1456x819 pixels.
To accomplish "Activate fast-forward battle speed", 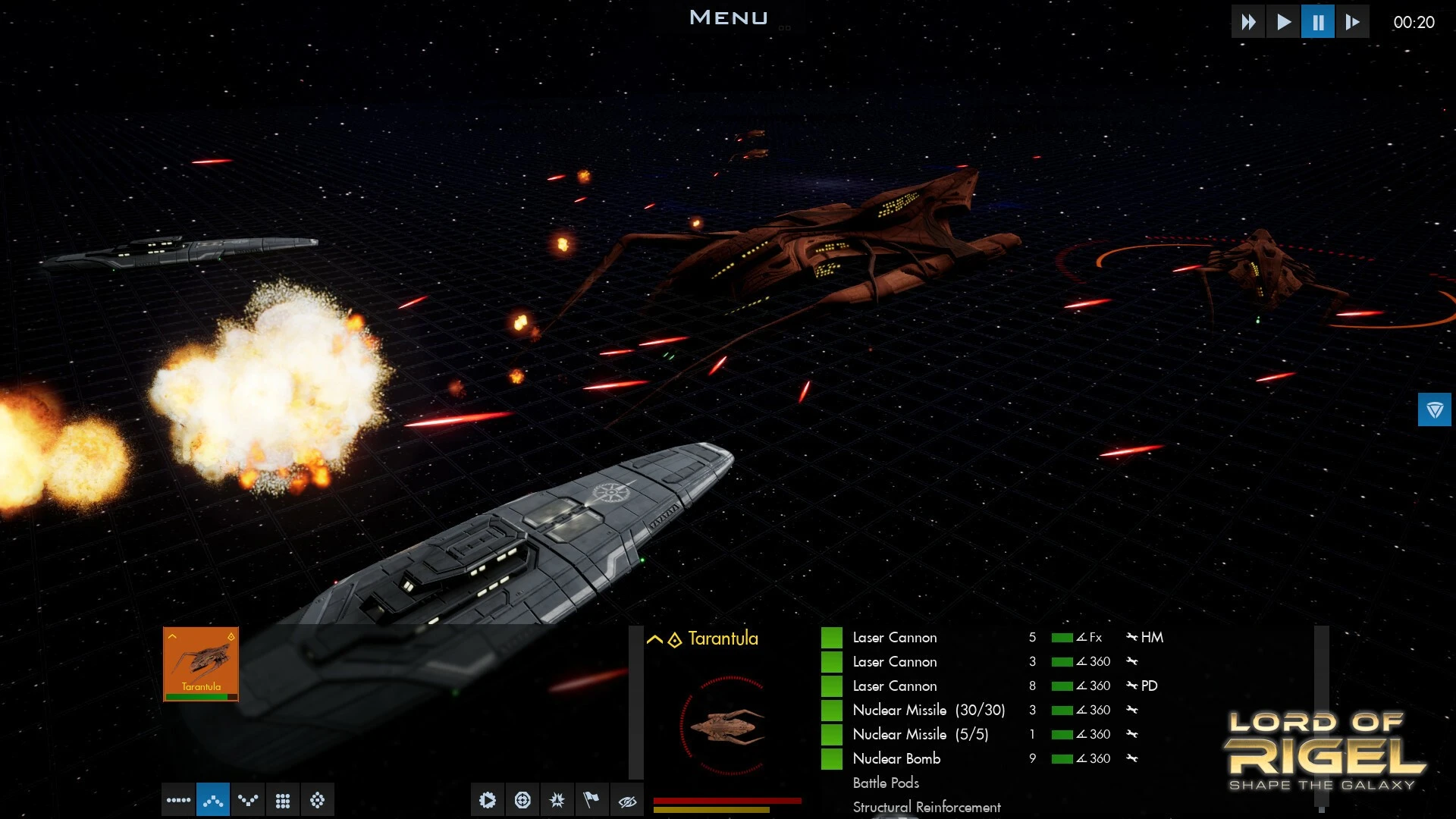I will 1248,22.
